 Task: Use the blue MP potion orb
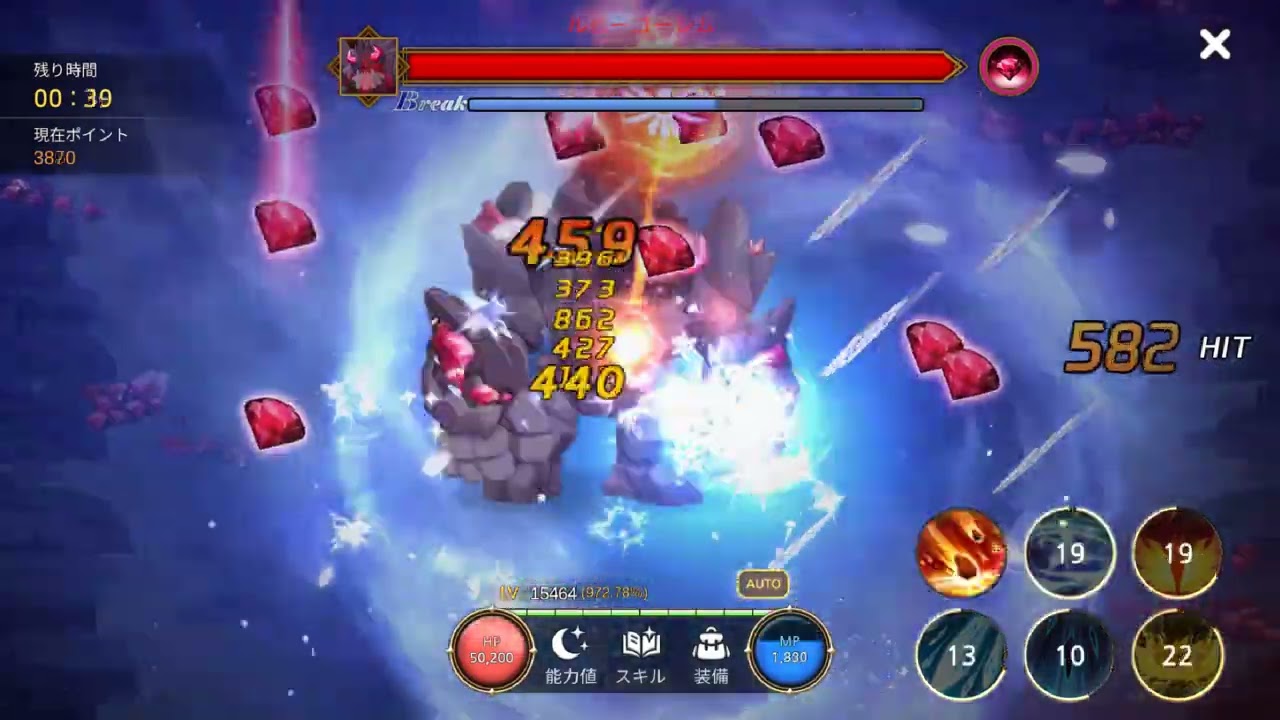789,651
